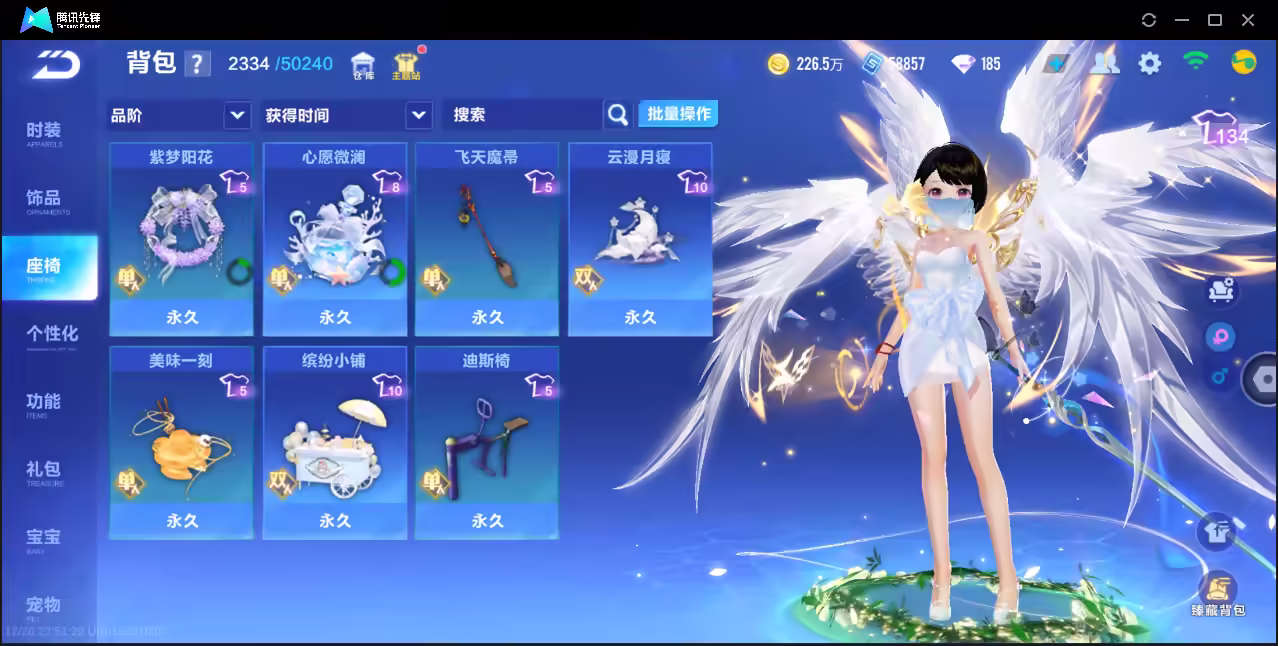Image resolution: width=1278 pixels, height=646 pixels.
Task: Choose the 心愿微澜 seat item
Action: pos(334,239)
